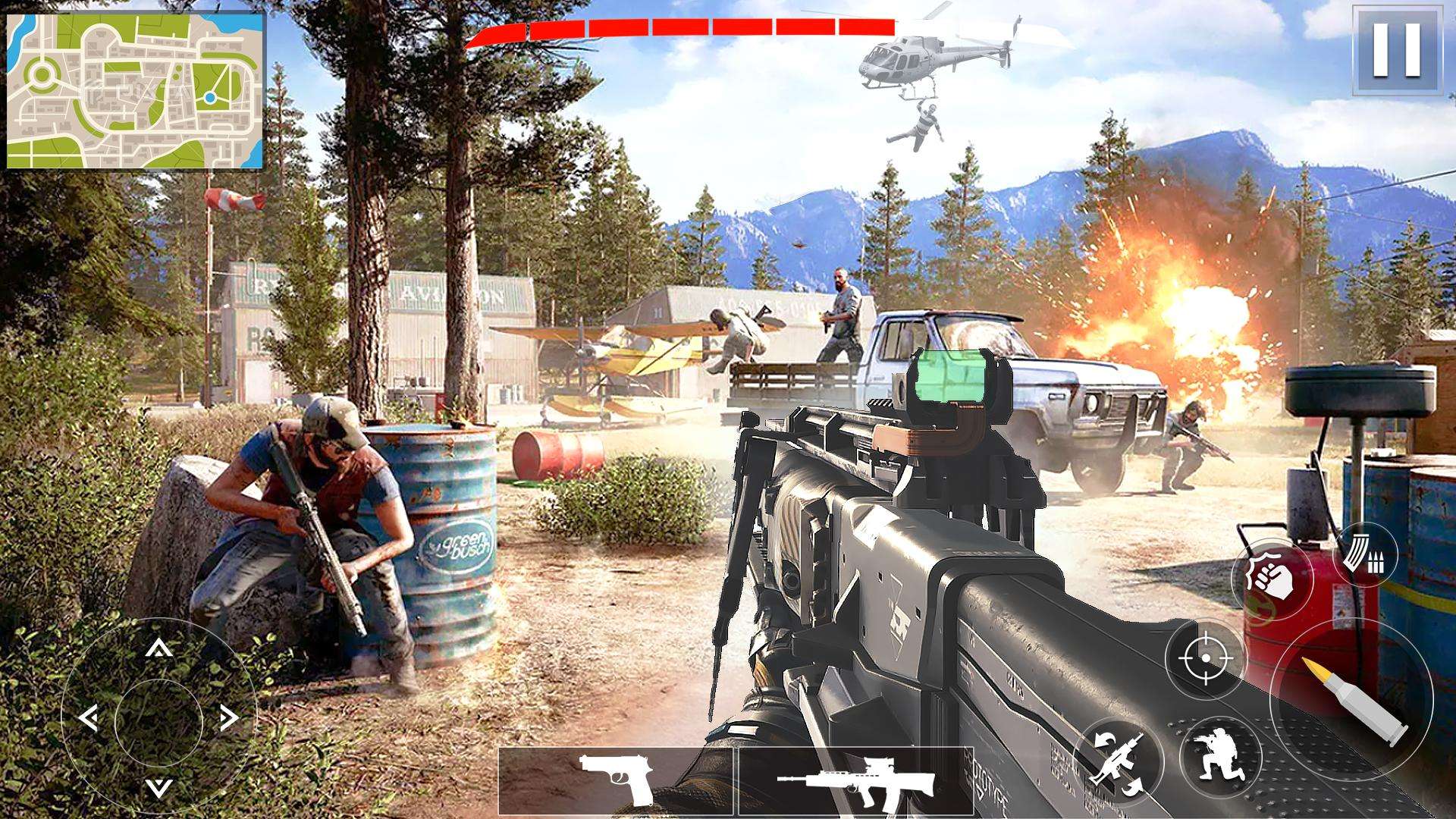Move backward with the down arrow
This screenshot has width=1456, height=819.
click(x=158, y=786)
